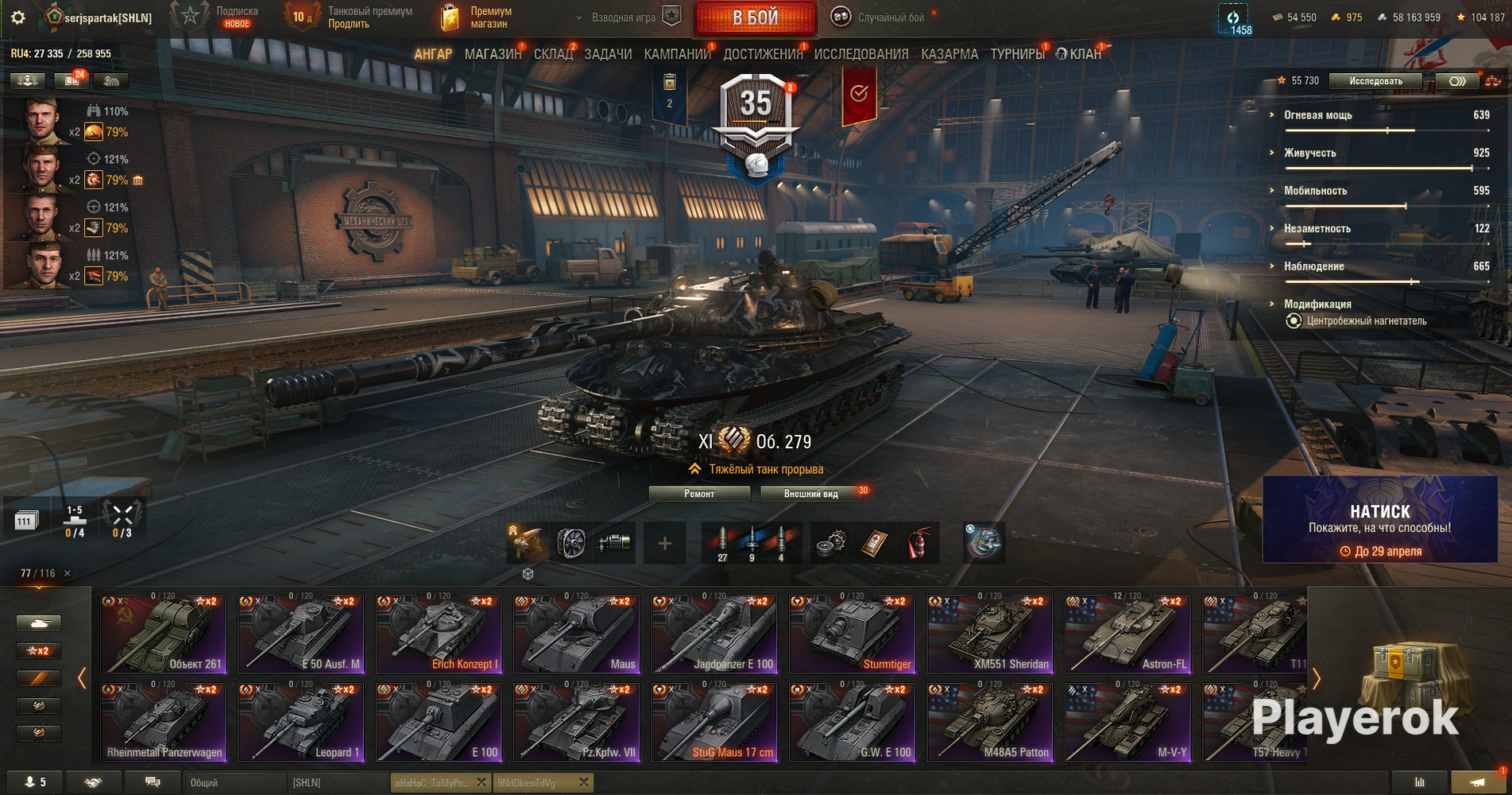Open the Премиум магазин
Viewport: 1512px width, 795px height.
[x=477, y=17]
